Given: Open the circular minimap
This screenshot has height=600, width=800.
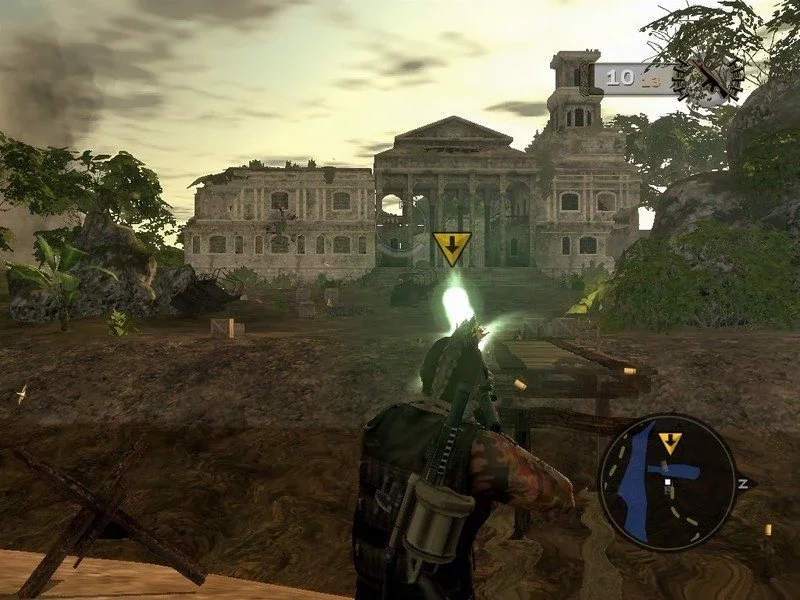Looking at the screenshot, I should [667, 483].
